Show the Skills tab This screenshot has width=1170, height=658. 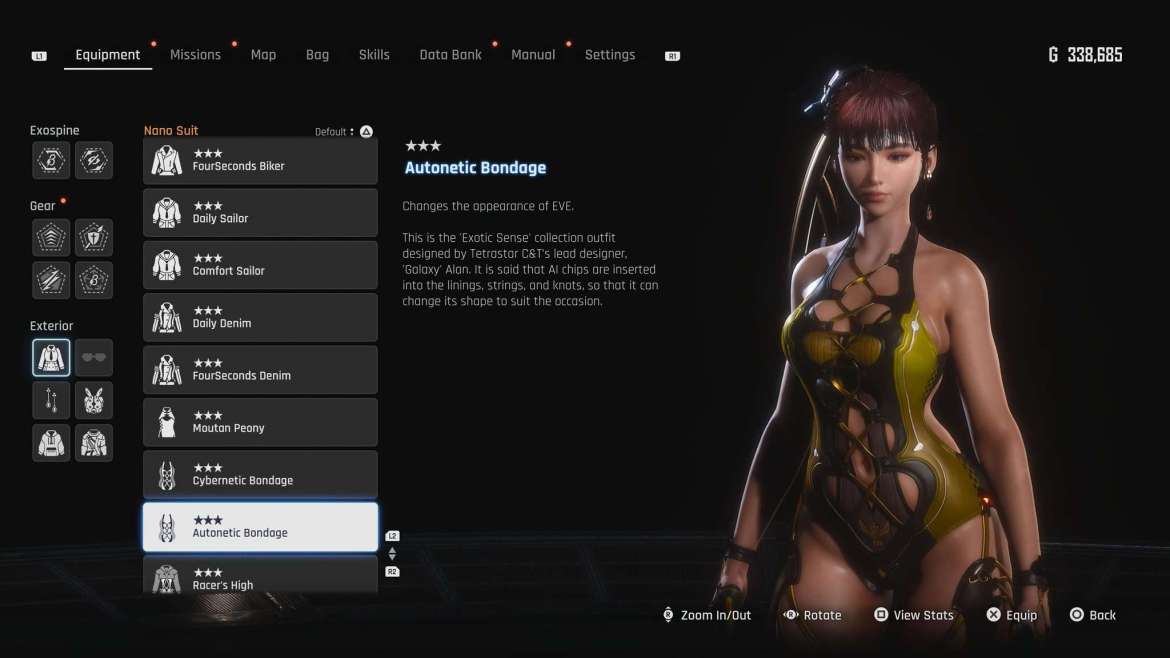374,55
